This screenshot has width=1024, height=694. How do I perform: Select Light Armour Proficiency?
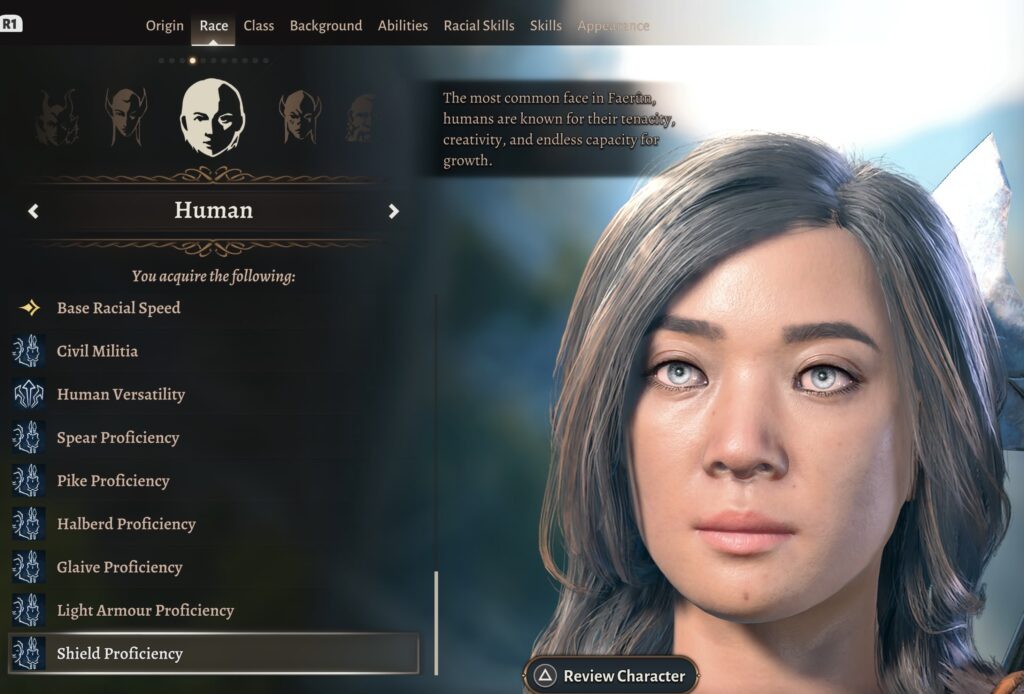tap(145, 610)
